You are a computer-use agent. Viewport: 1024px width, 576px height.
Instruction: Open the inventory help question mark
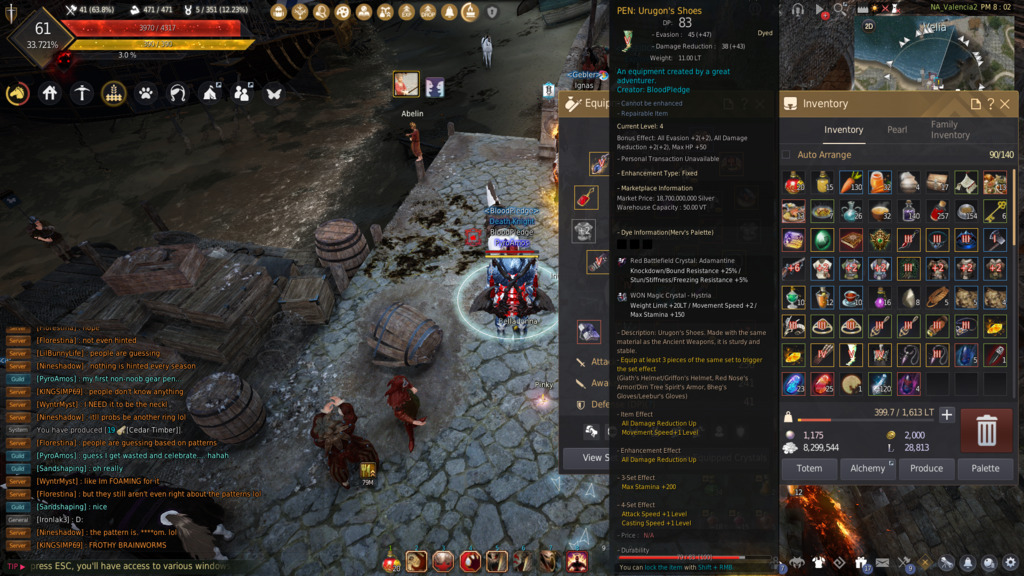[990, 104]
